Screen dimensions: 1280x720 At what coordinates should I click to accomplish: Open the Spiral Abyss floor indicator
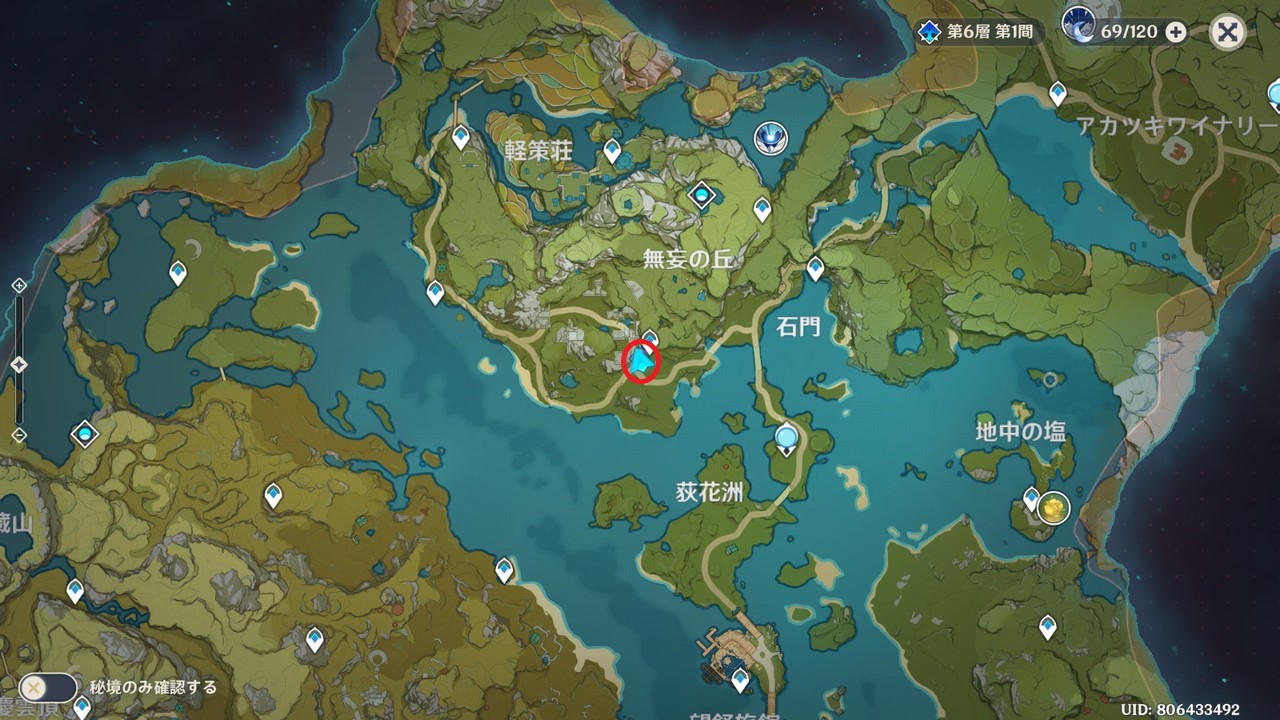[x=978, y=32]
